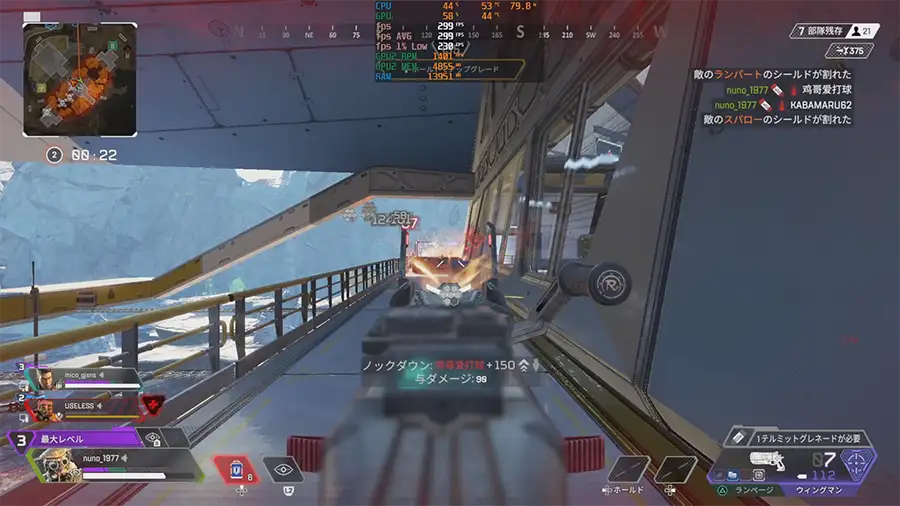The image size is (900, 506).
Task: Activate the crosshair ultimate ability icon
Action: pos(858,465)
